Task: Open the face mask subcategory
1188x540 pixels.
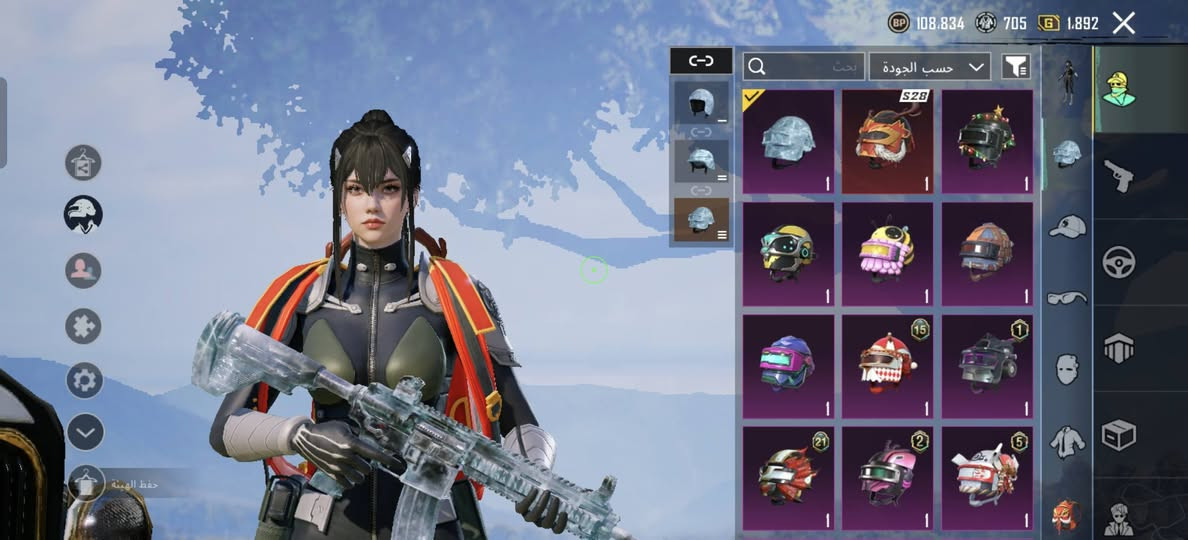Action: coord(1067,368)
